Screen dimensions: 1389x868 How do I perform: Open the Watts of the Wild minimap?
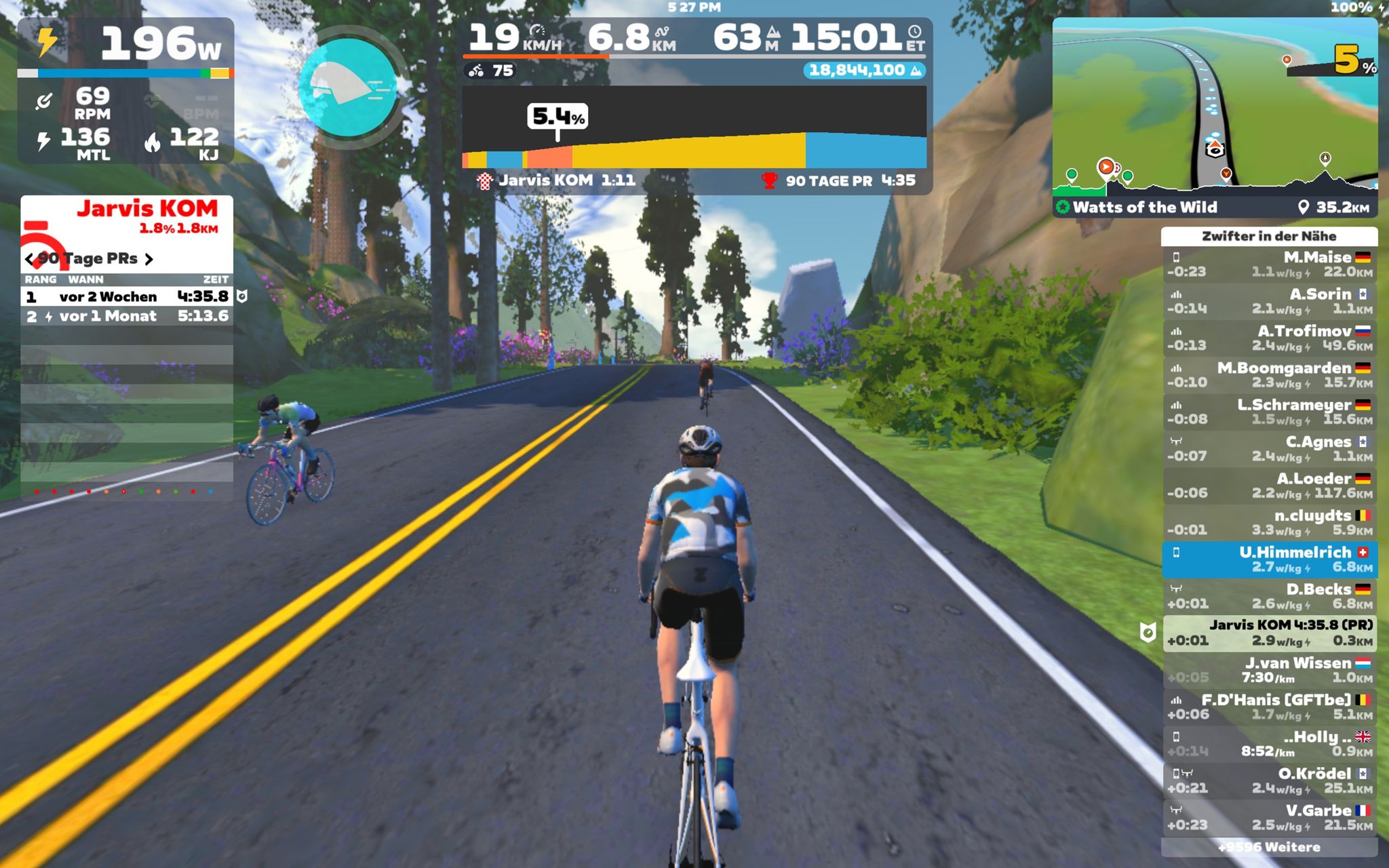coord(1214,108)
